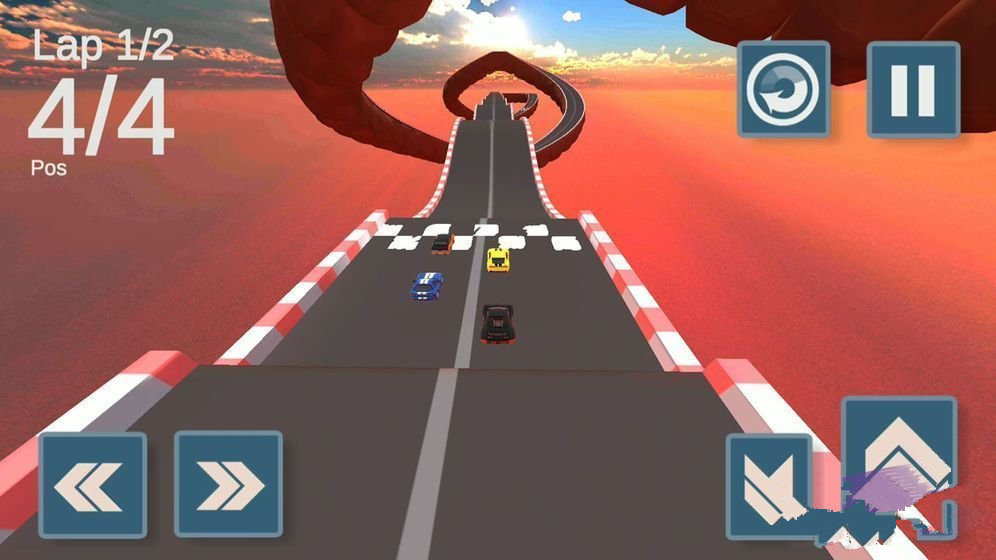Steer right with the double-arrow button

pos(228,485)
